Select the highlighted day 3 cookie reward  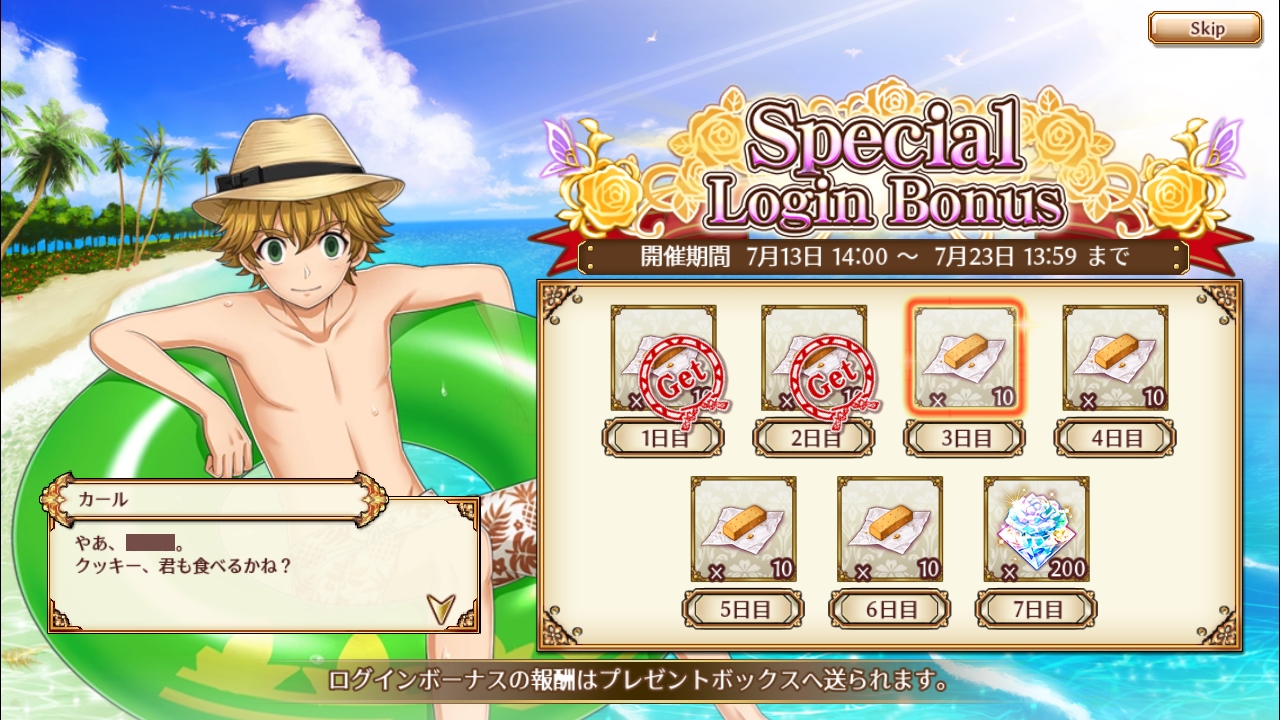coord(966,357)
